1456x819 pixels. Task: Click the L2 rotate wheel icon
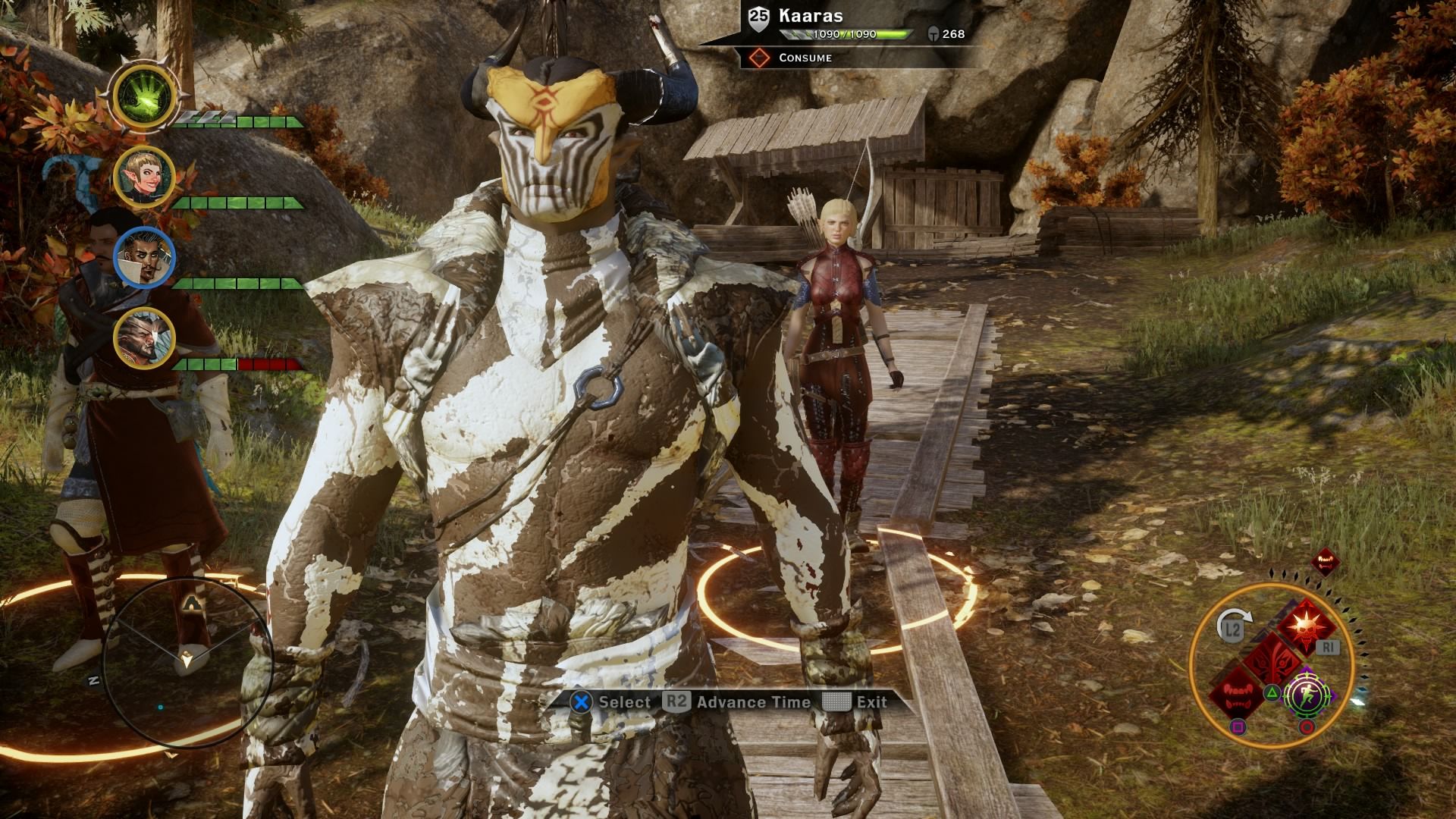click(x=1232, y=629)
